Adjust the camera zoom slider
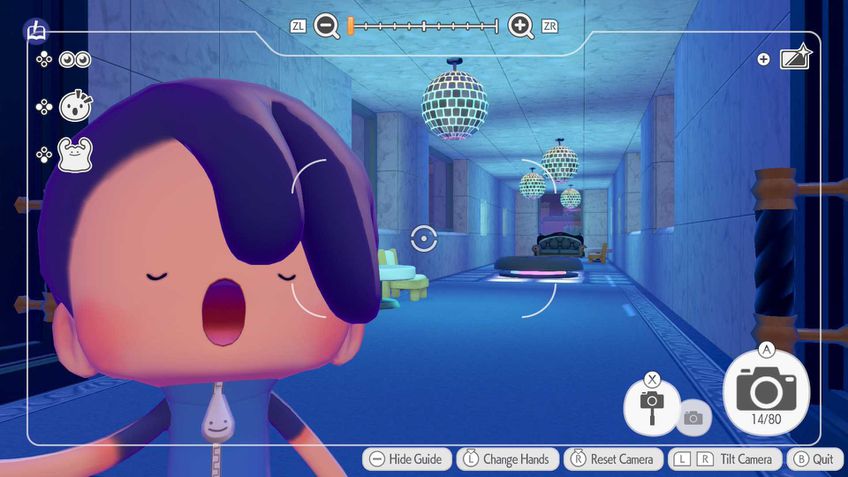 pyautogui.click(x=423, y=26)
